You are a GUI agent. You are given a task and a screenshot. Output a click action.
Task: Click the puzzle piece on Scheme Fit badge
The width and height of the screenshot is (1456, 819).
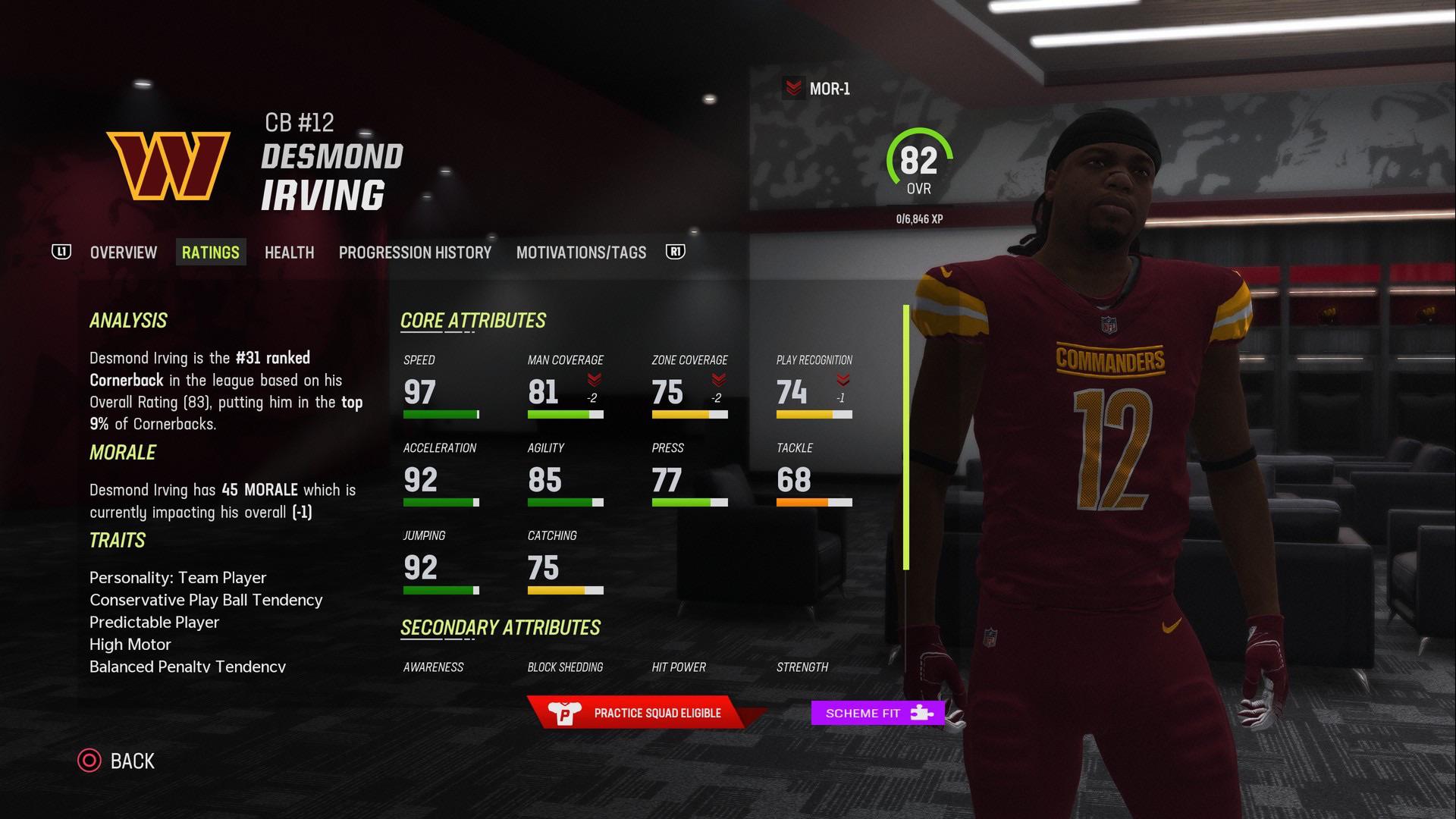tap(921, 713)
